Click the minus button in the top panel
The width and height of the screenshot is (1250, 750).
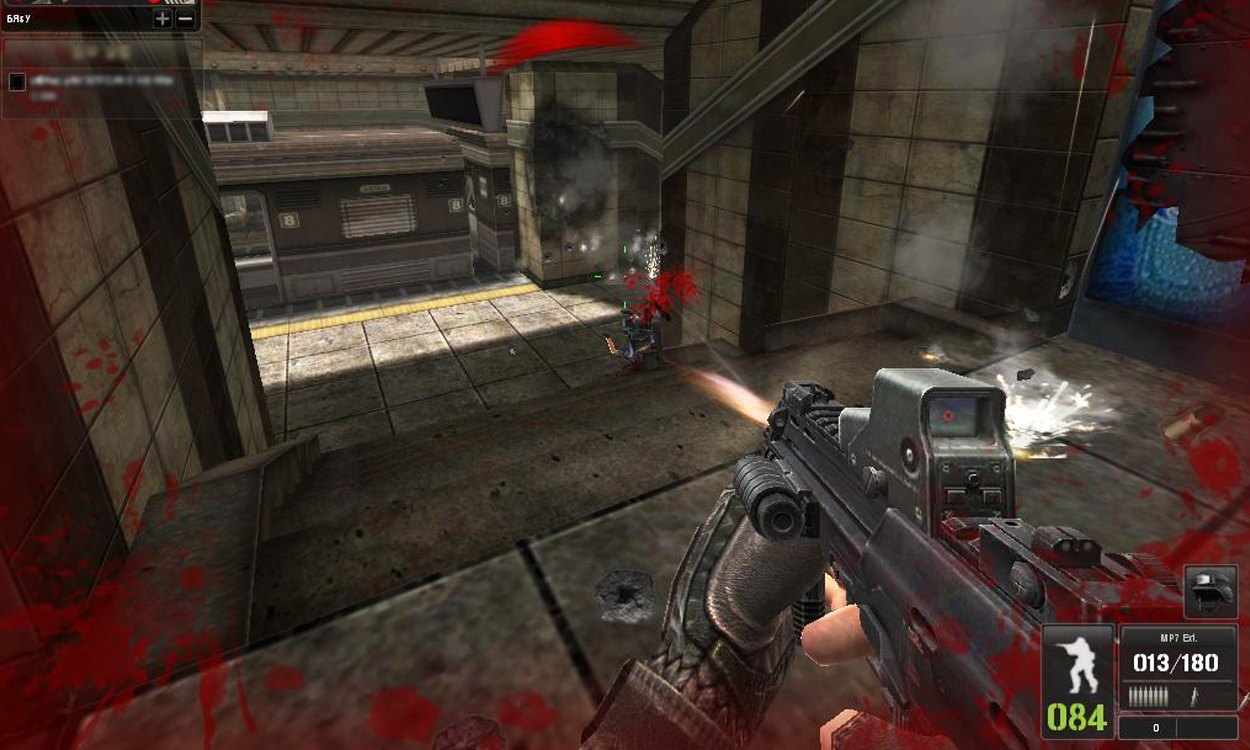(186, 18)
